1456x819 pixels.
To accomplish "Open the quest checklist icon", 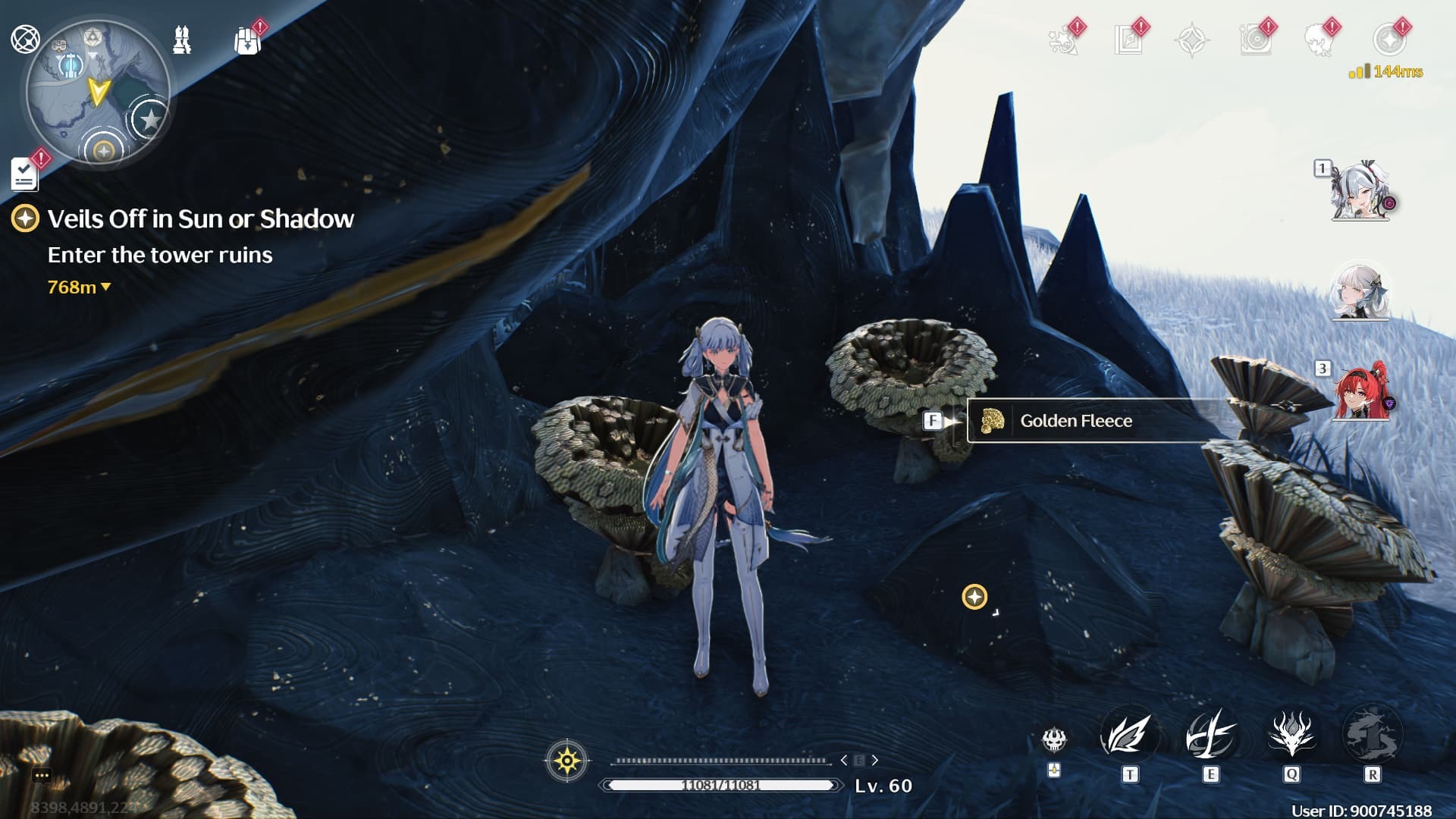I will (x=24, y=174).
